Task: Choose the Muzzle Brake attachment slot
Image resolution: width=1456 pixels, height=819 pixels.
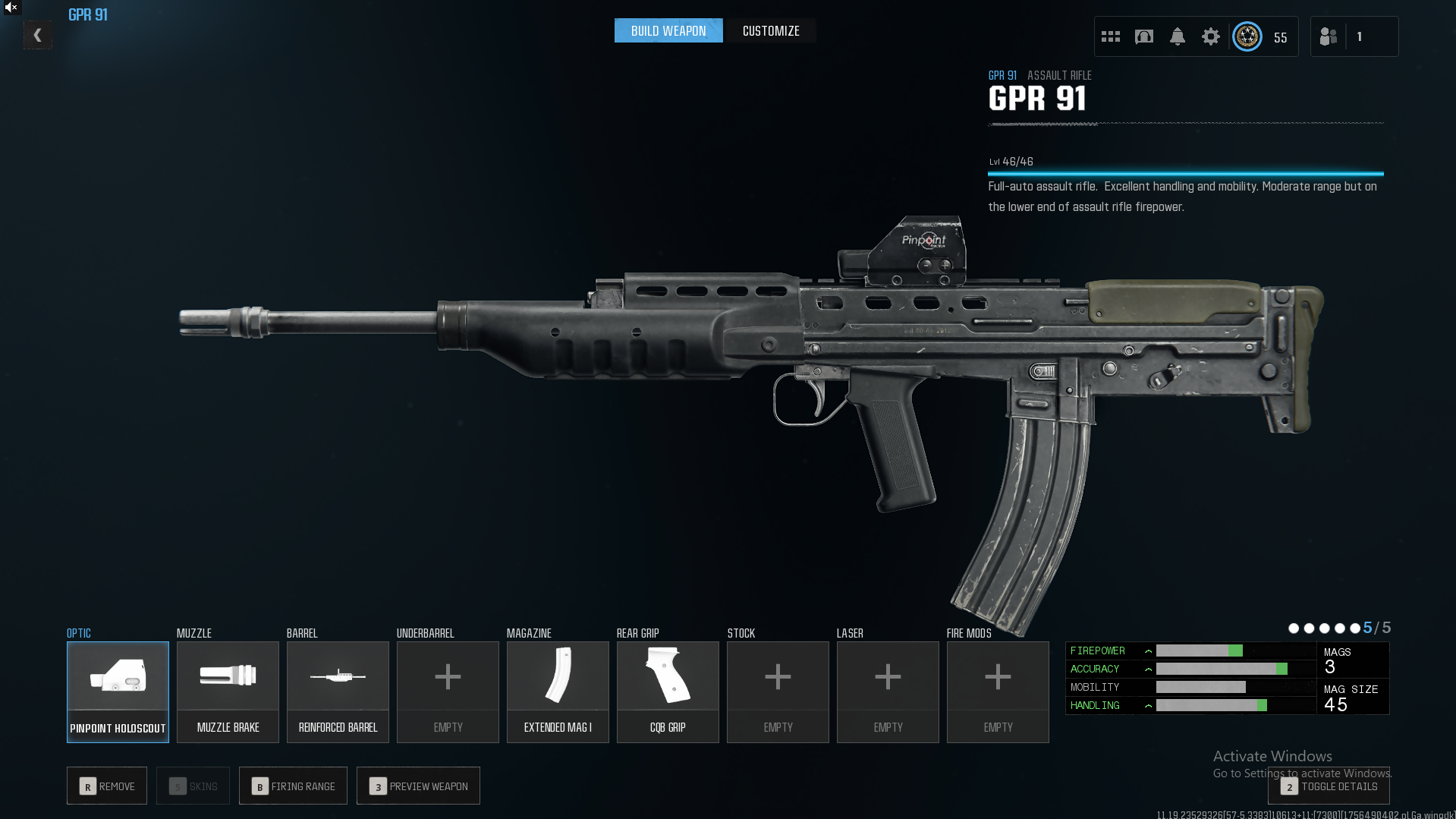Action: click(x=228, y=691)
